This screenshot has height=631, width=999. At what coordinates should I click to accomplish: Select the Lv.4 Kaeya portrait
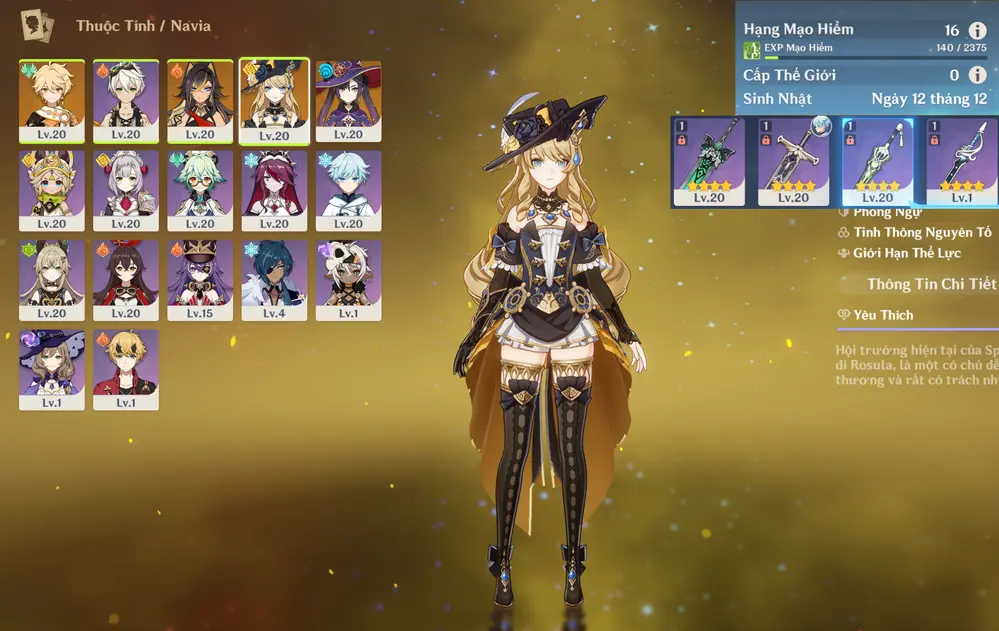pos(274,279)
